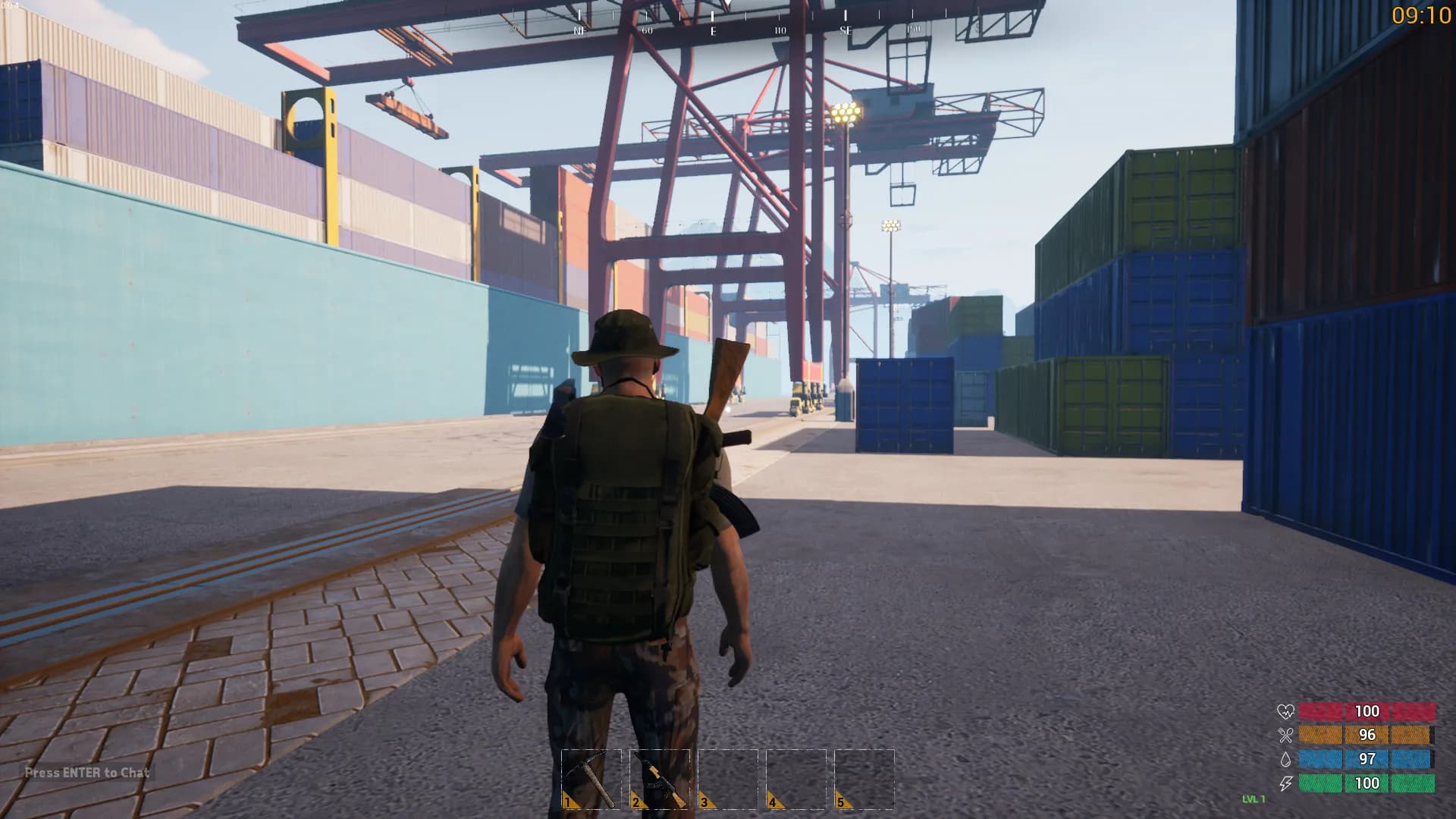Viewport: 1456px width, 819px height.
Task: Equip the AK rifle in hotbar slot 2
Action: tap(660, 779)
